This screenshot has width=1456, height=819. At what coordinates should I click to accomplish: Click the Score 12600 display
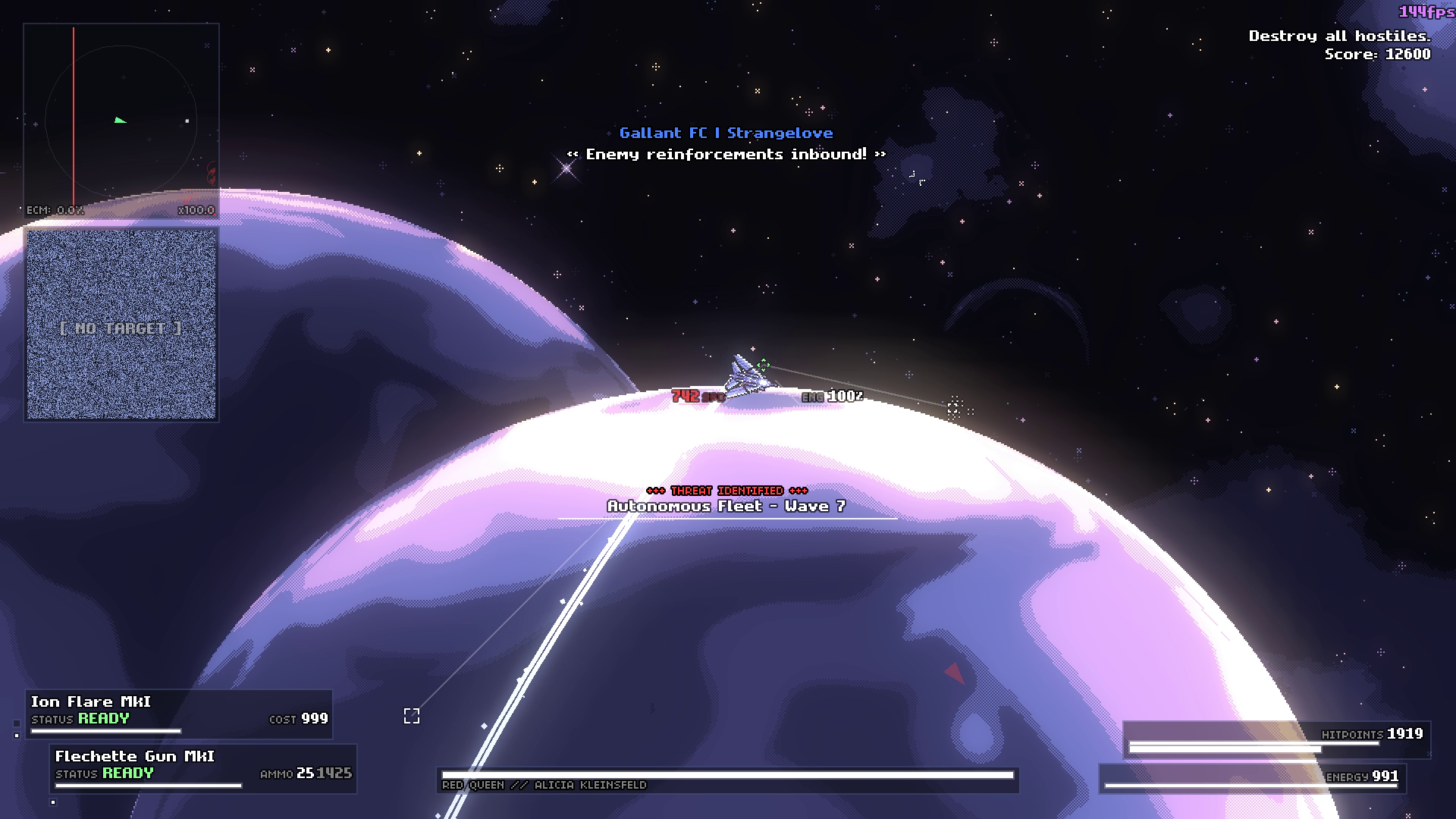1376,54
